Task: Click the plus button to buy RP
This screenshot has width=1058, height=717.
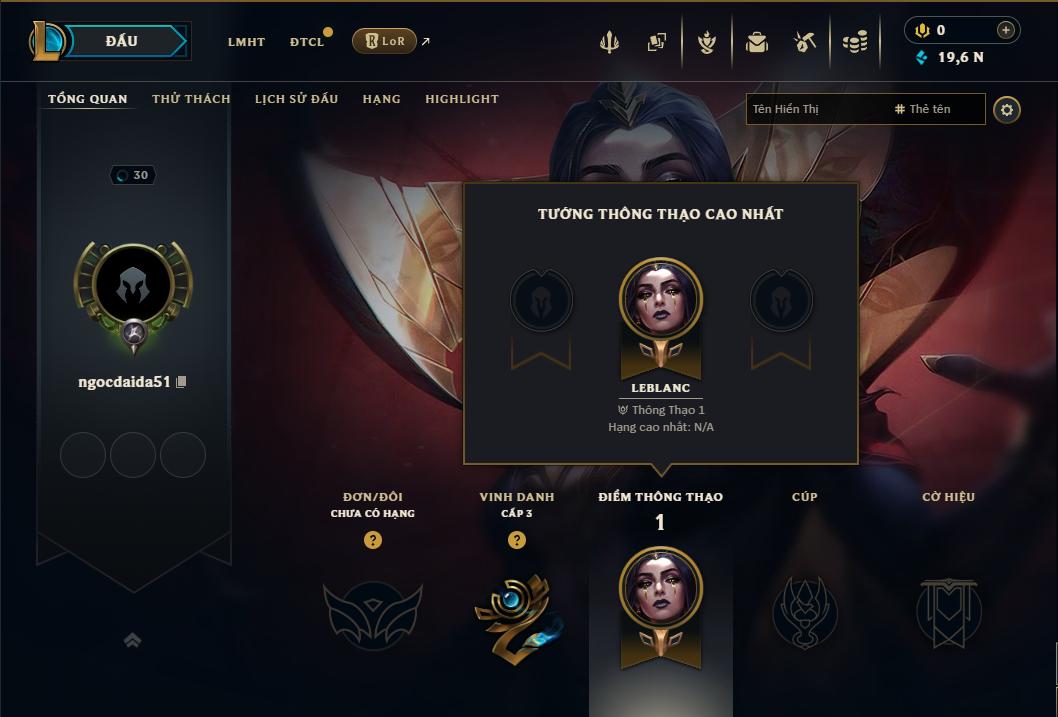Action: (1006, 30)
